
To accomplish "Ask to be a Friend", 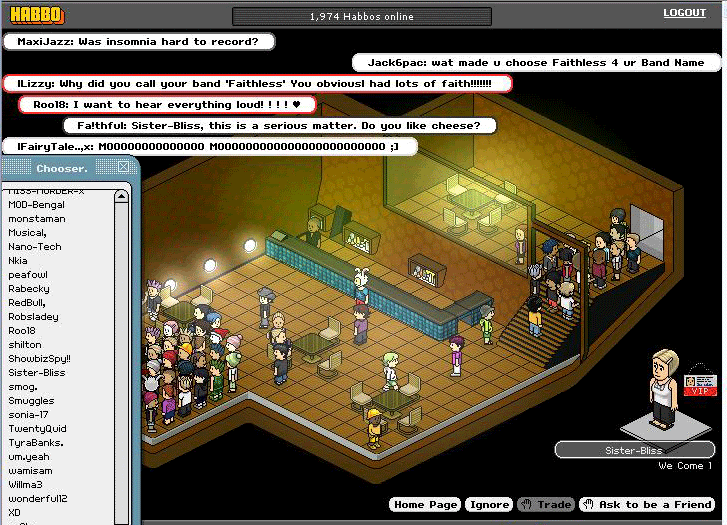I will tap(646, 505).
